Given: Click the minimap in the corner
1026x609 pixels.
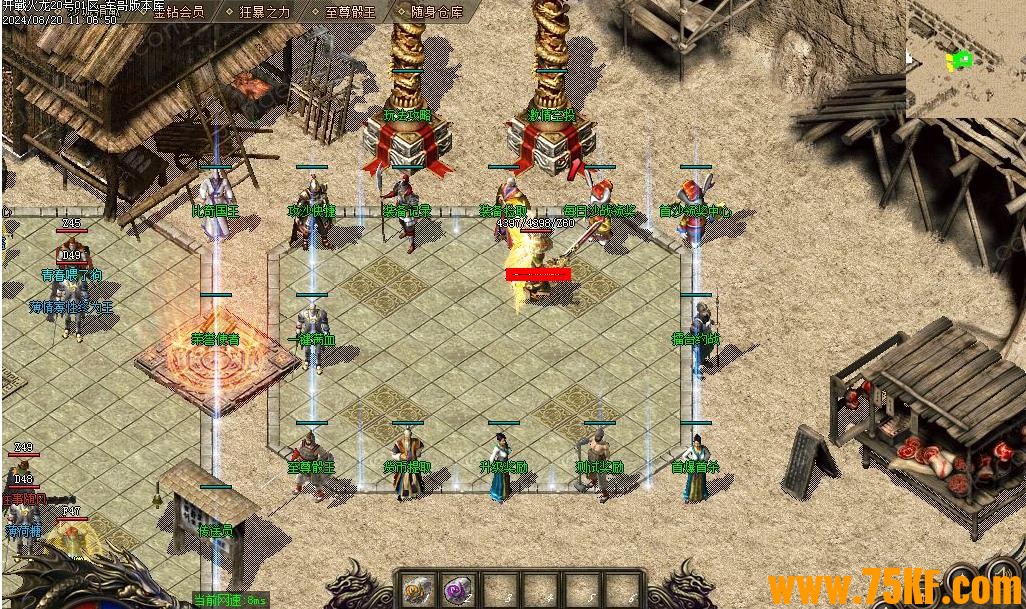Looking at the screenshot, I should point(965,59).
